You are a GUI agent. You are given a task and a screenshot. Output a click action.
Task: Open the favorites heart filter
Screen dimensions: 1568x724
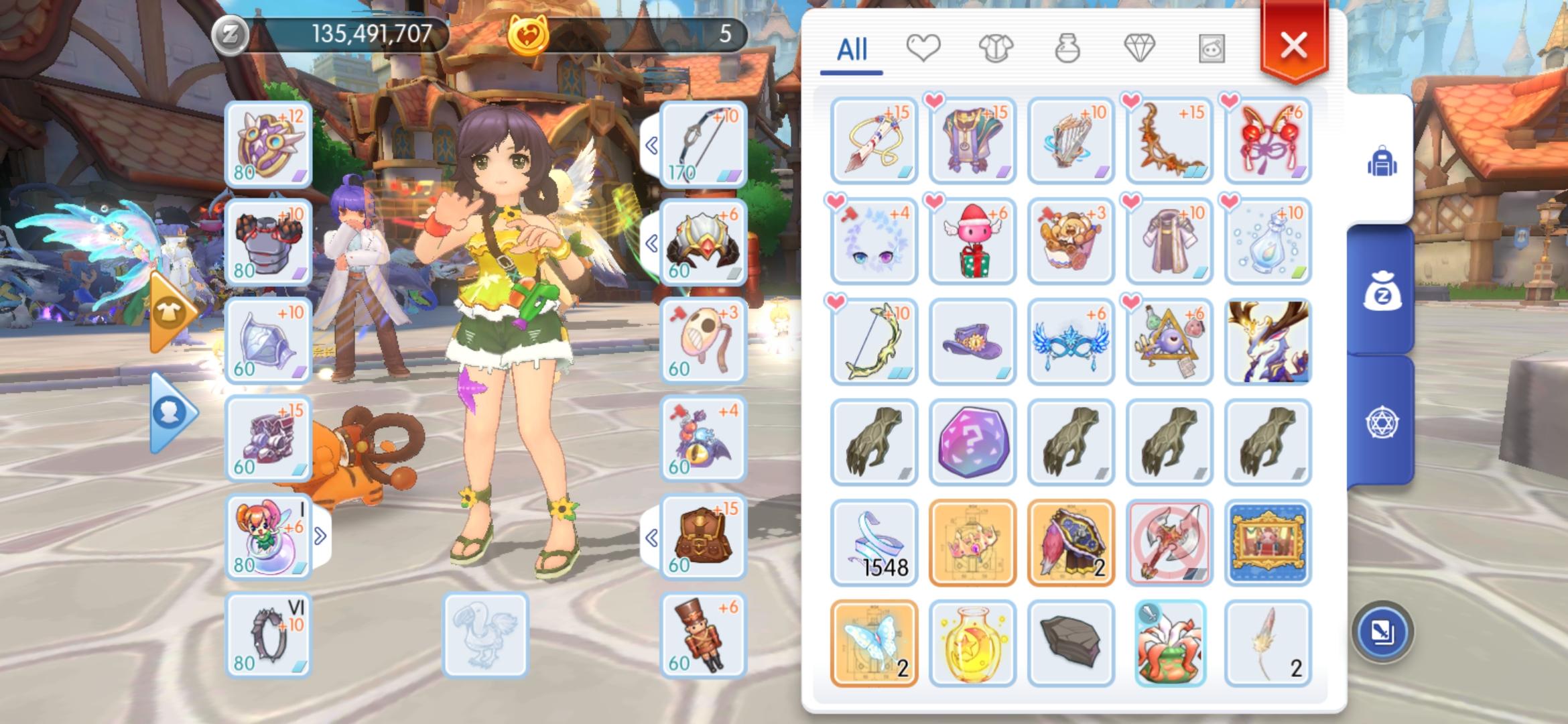(x=925, y=50)
